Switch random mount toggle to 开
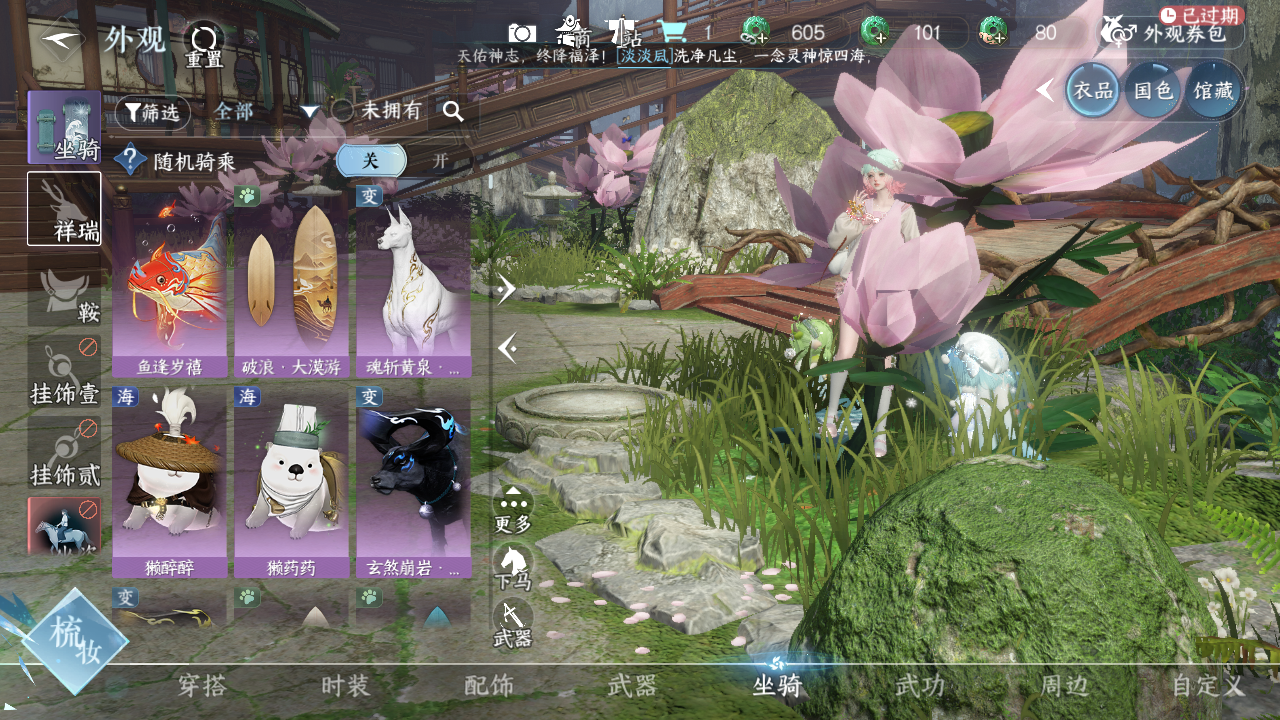The image size is (1280, 720). [x=440, y=161]
